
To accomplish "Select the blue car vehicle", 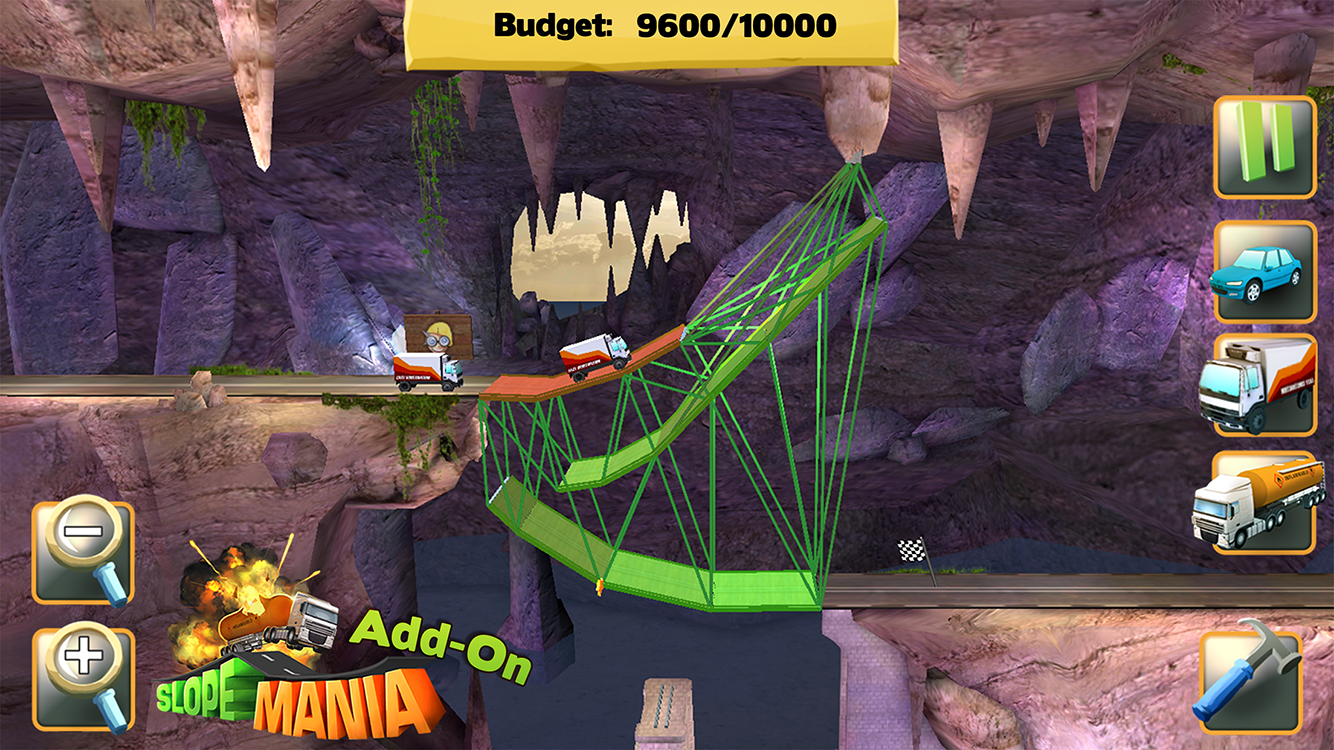I will pyautogui.click(x=1262, y=272).
